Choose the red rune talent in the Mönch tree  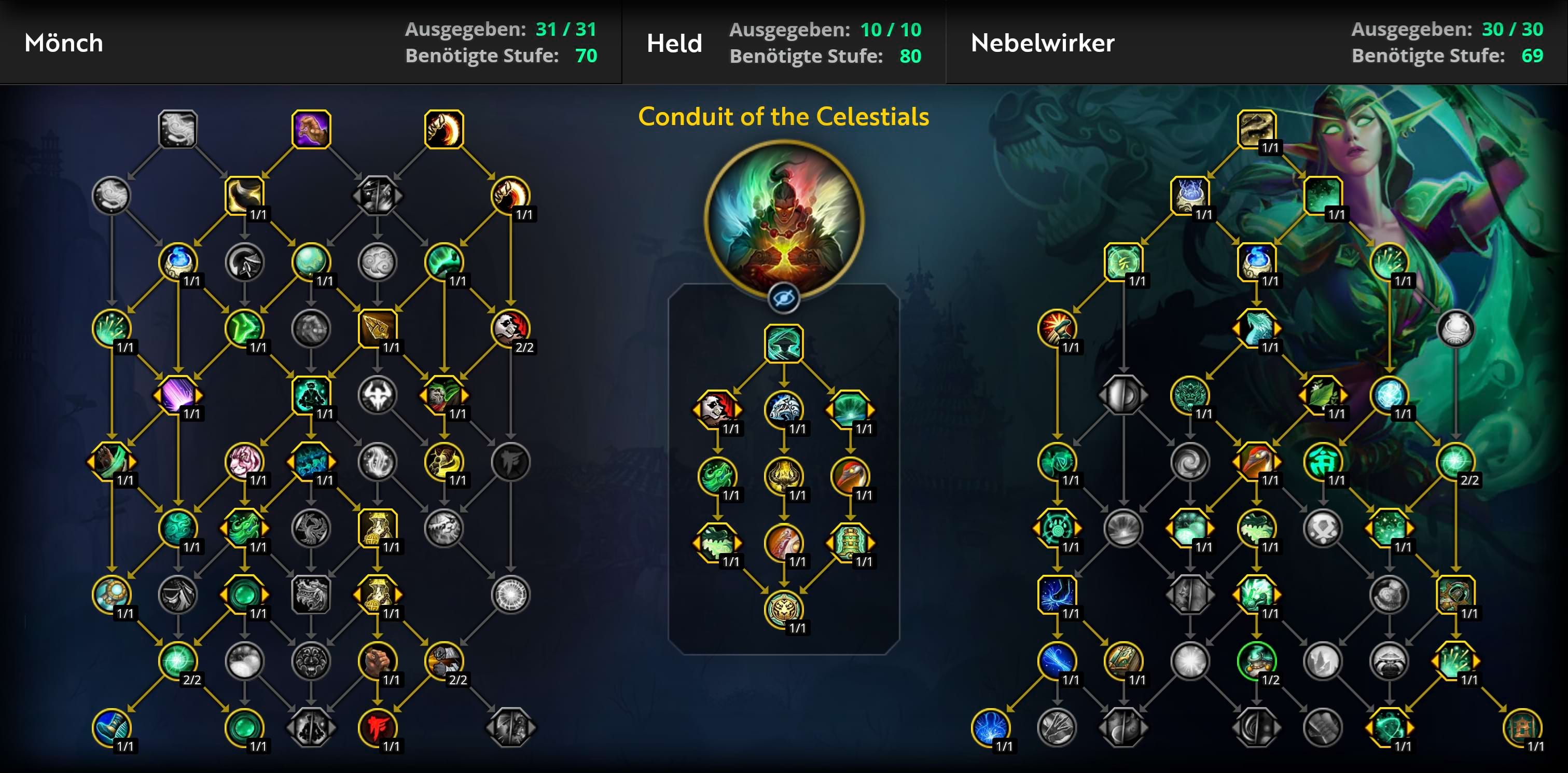378,727
